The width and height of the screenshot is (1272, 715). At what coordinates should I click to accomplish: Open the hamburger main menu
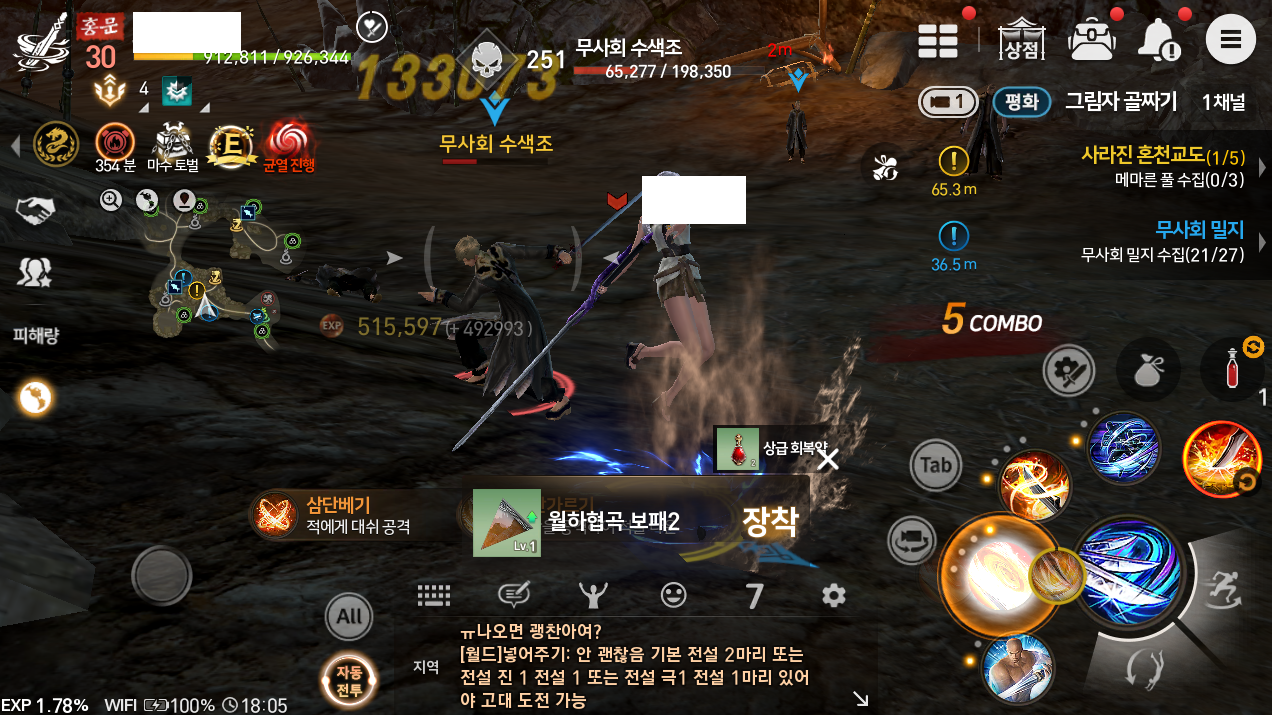1230,41
